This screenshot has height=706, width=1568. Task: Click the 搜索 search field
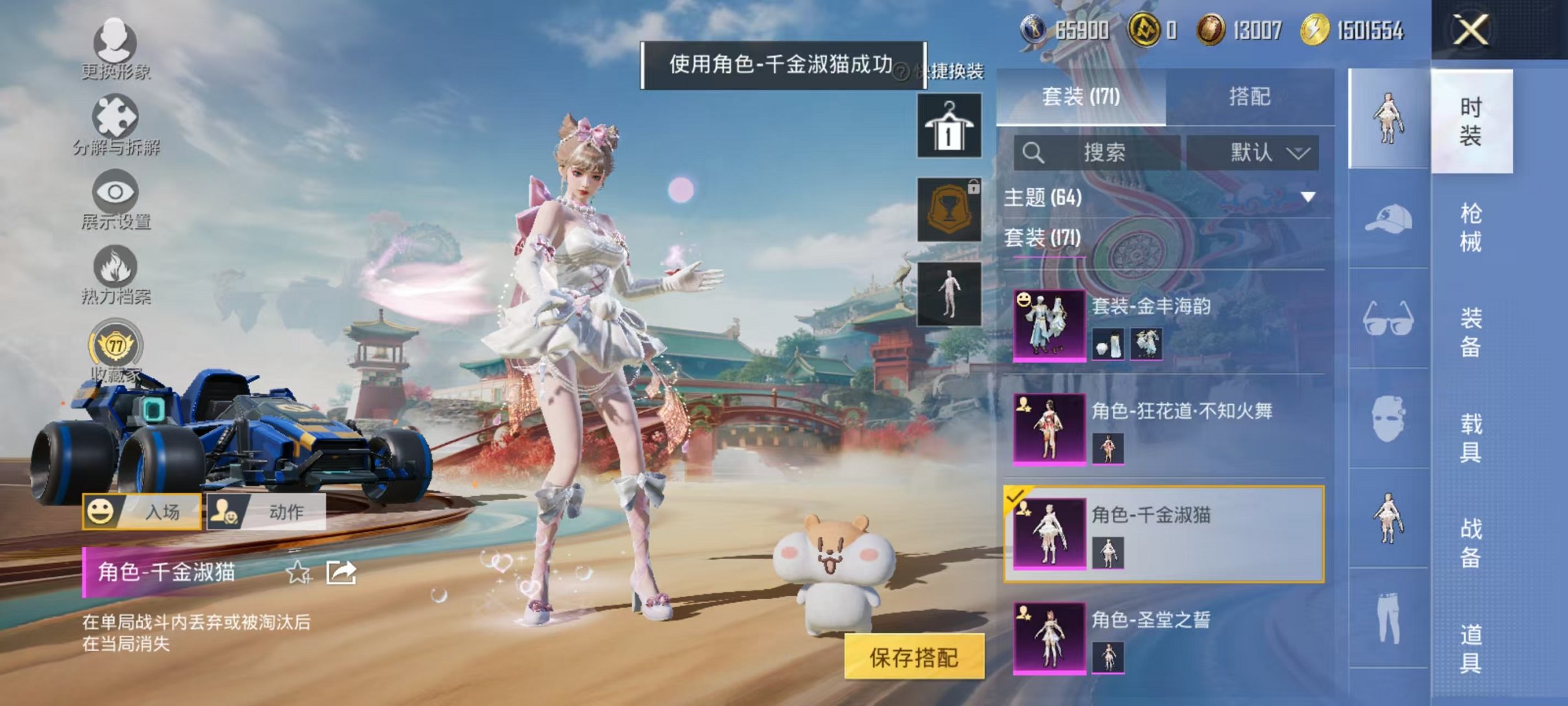point(1096,151)
